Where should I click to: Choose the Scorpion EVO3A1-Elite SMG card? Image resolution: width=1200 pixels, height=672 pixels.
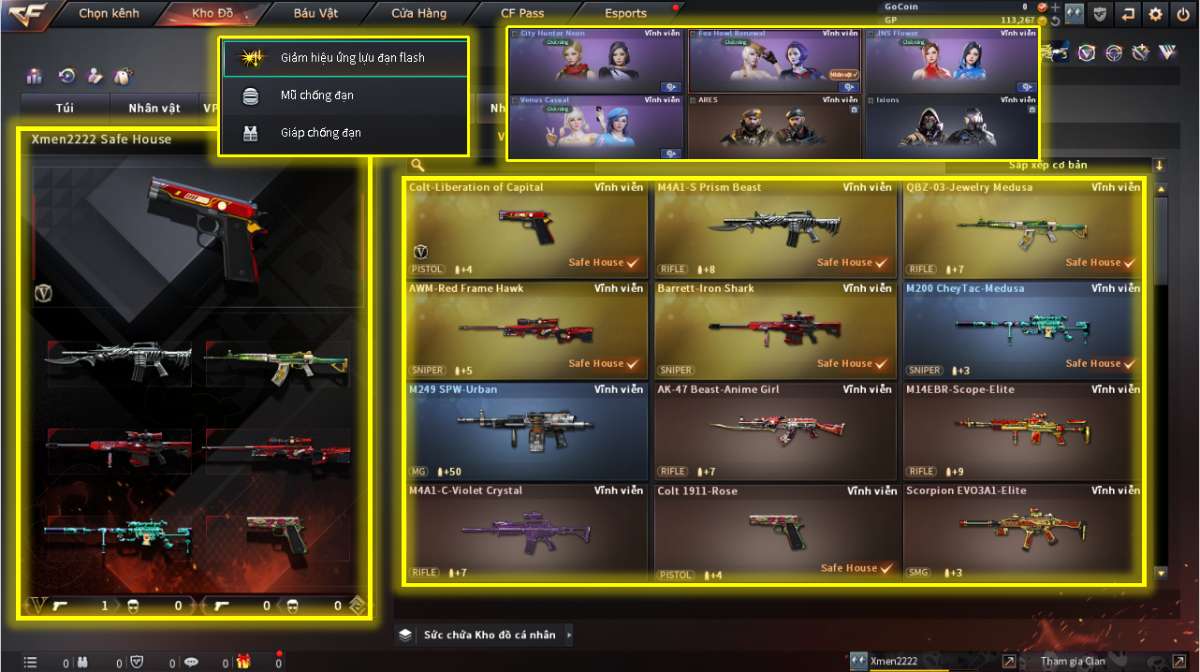(x=1022, y=532)
